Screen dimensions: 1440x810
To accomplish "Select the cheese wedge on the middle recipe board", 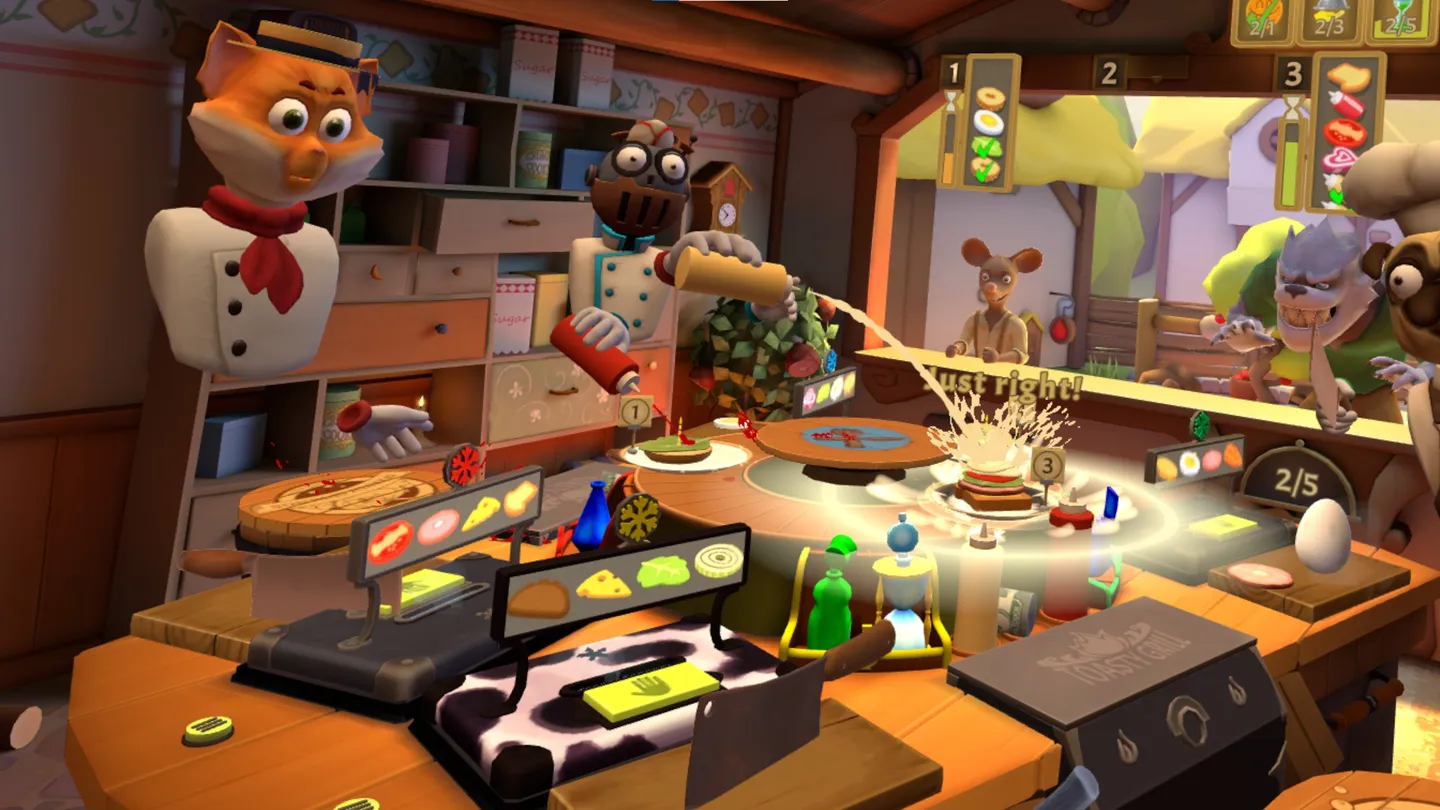I will click(602, 586).
